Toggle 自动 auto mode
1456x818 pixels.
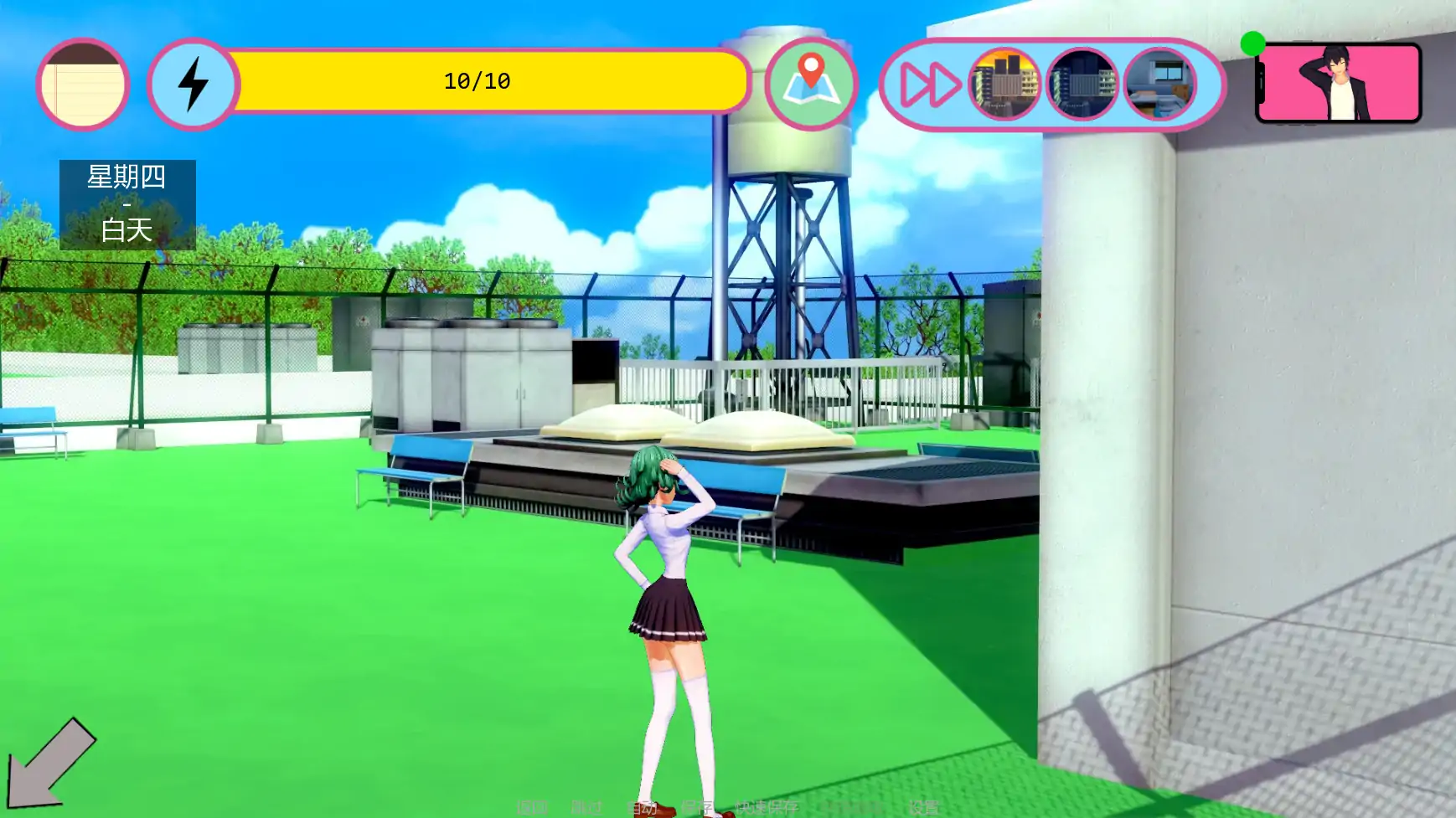[642, 808]
